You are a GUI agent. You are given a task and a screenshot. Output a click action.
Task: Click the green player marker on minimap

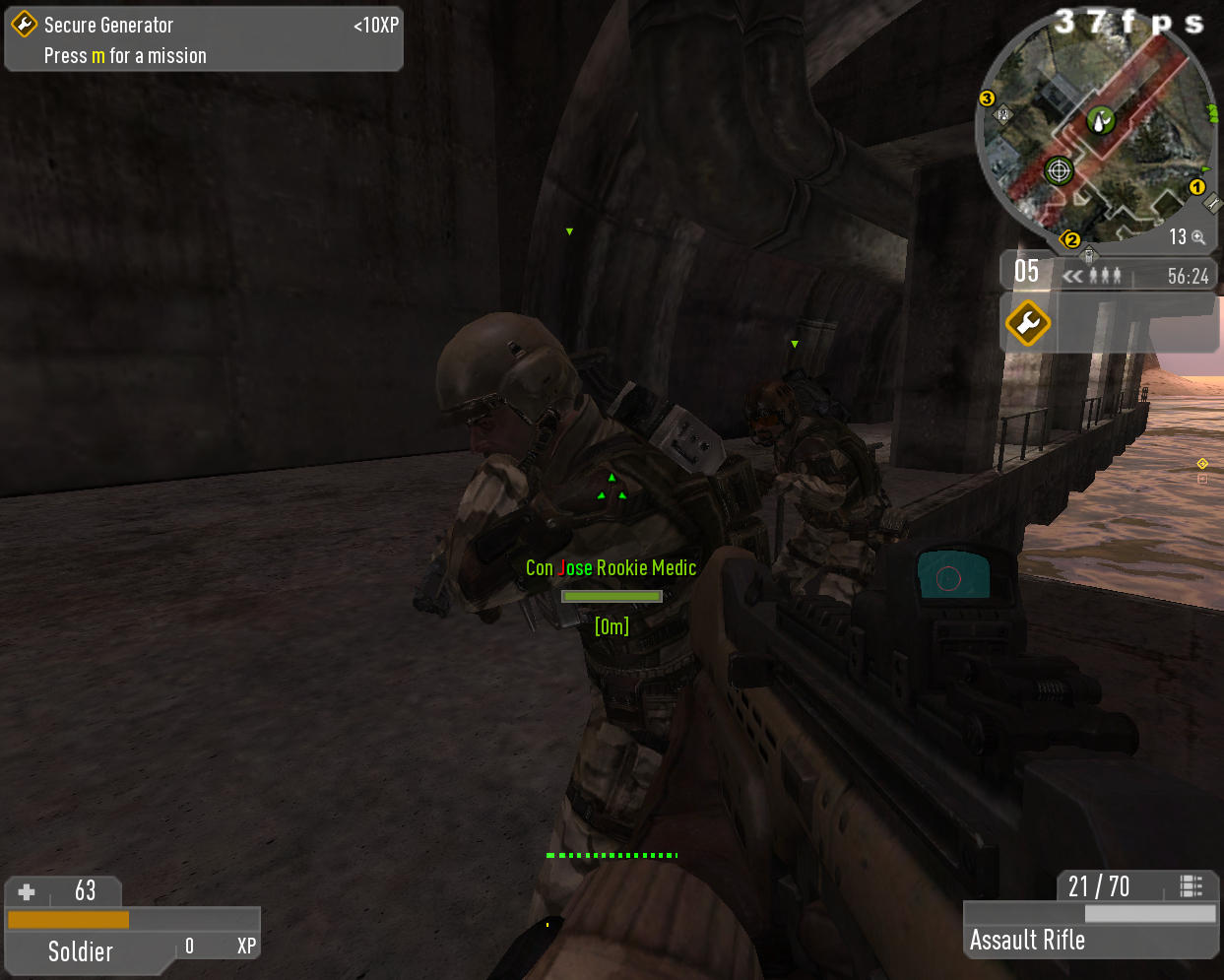[x=1100, y=120]
